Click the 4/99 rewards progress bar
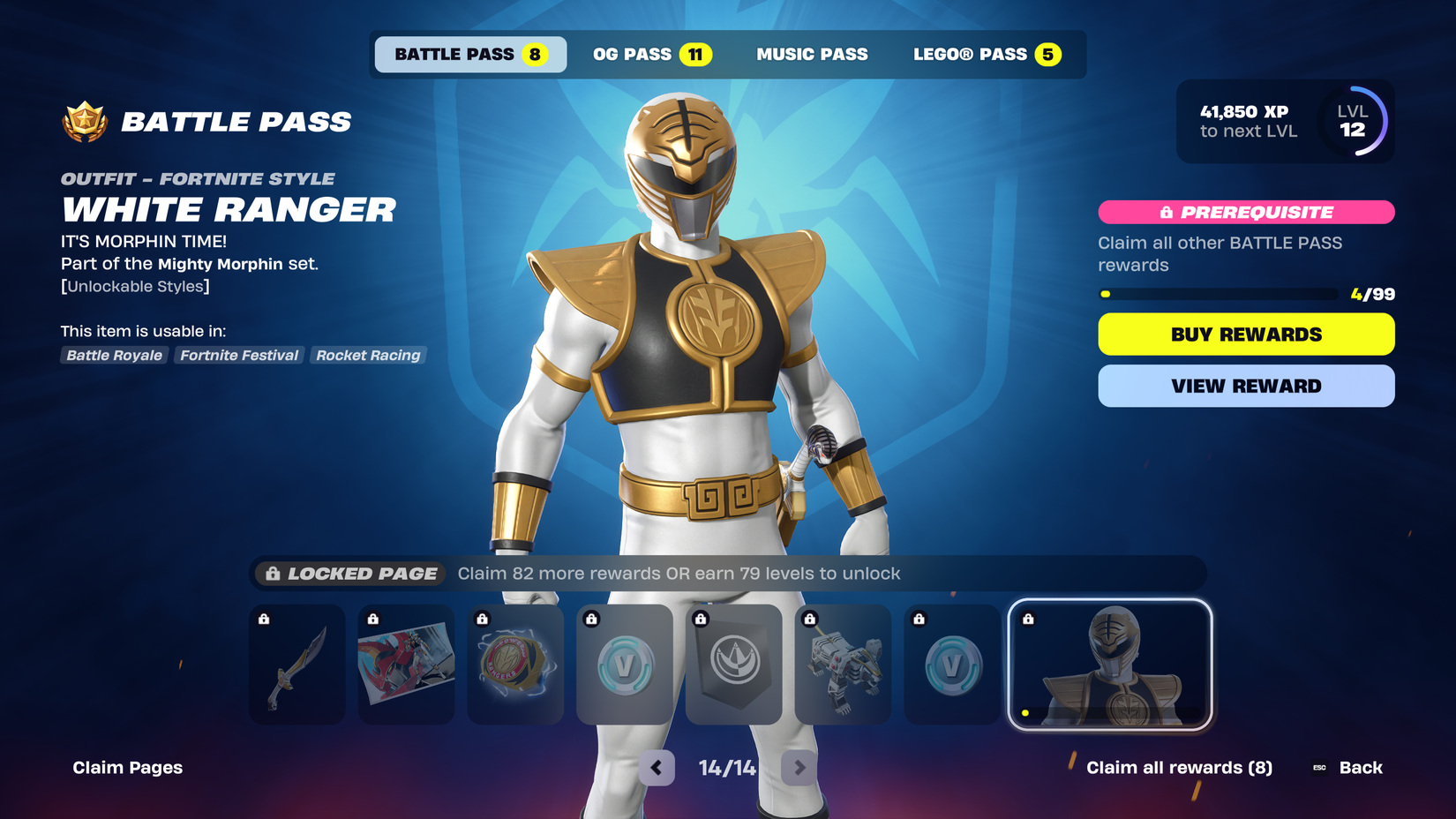The width and height of the screenshot is (1456, 819). coord(1217,294)
